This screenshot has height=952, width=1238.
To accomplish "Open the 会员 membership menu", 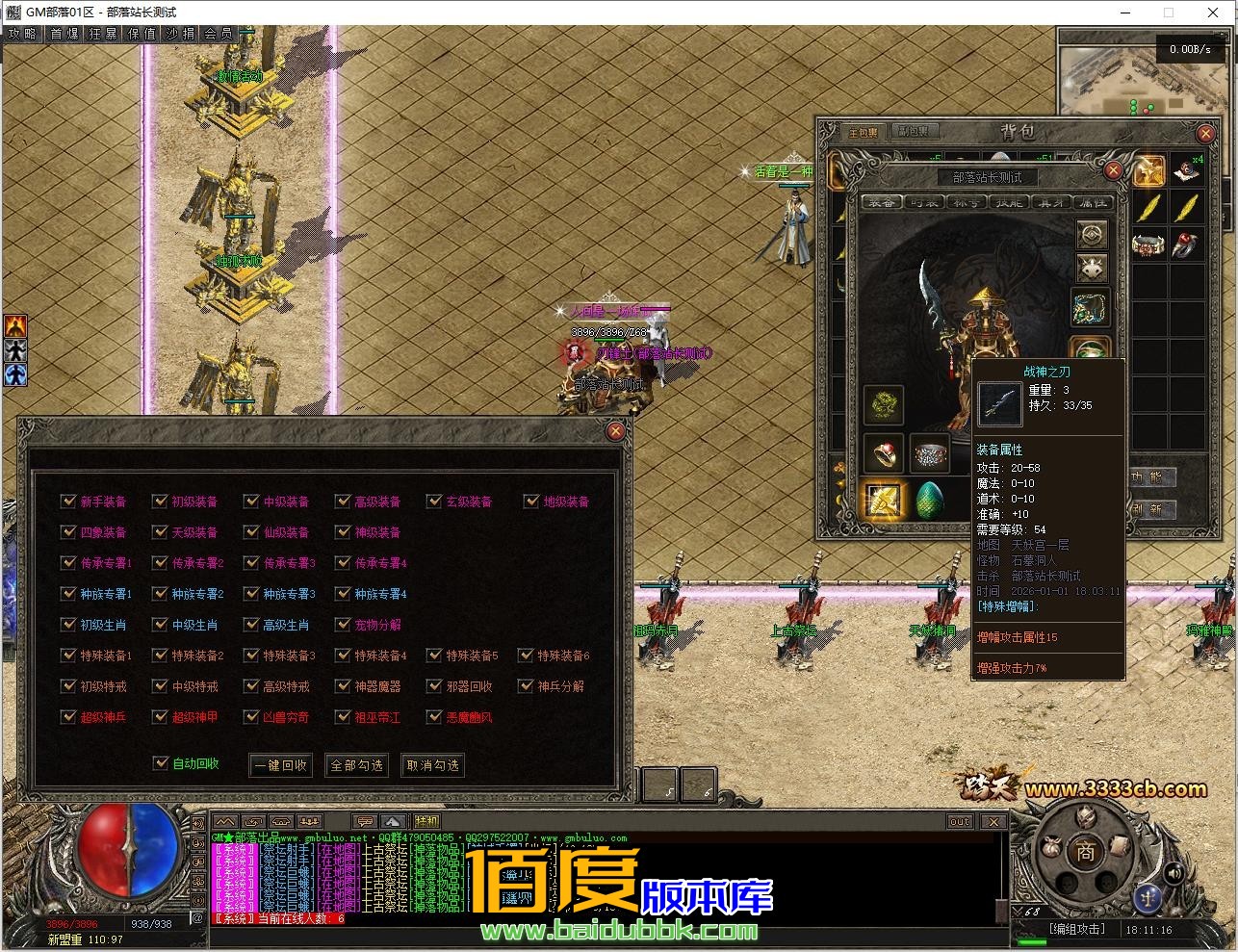I will tap(218, 34).
